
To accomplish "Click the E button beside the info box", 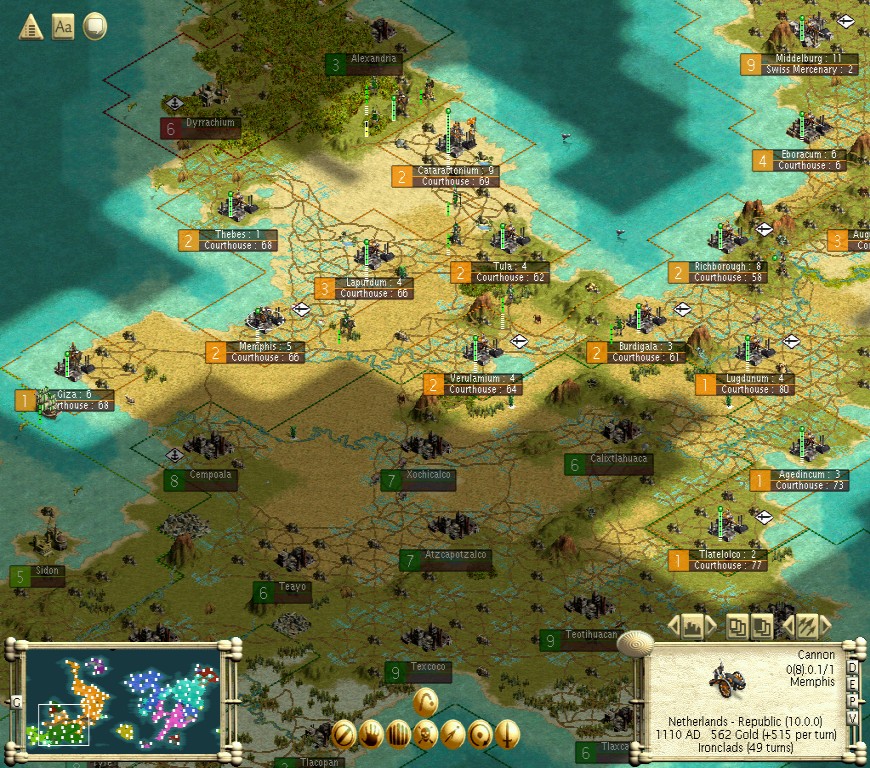I will tap(853, 683).
